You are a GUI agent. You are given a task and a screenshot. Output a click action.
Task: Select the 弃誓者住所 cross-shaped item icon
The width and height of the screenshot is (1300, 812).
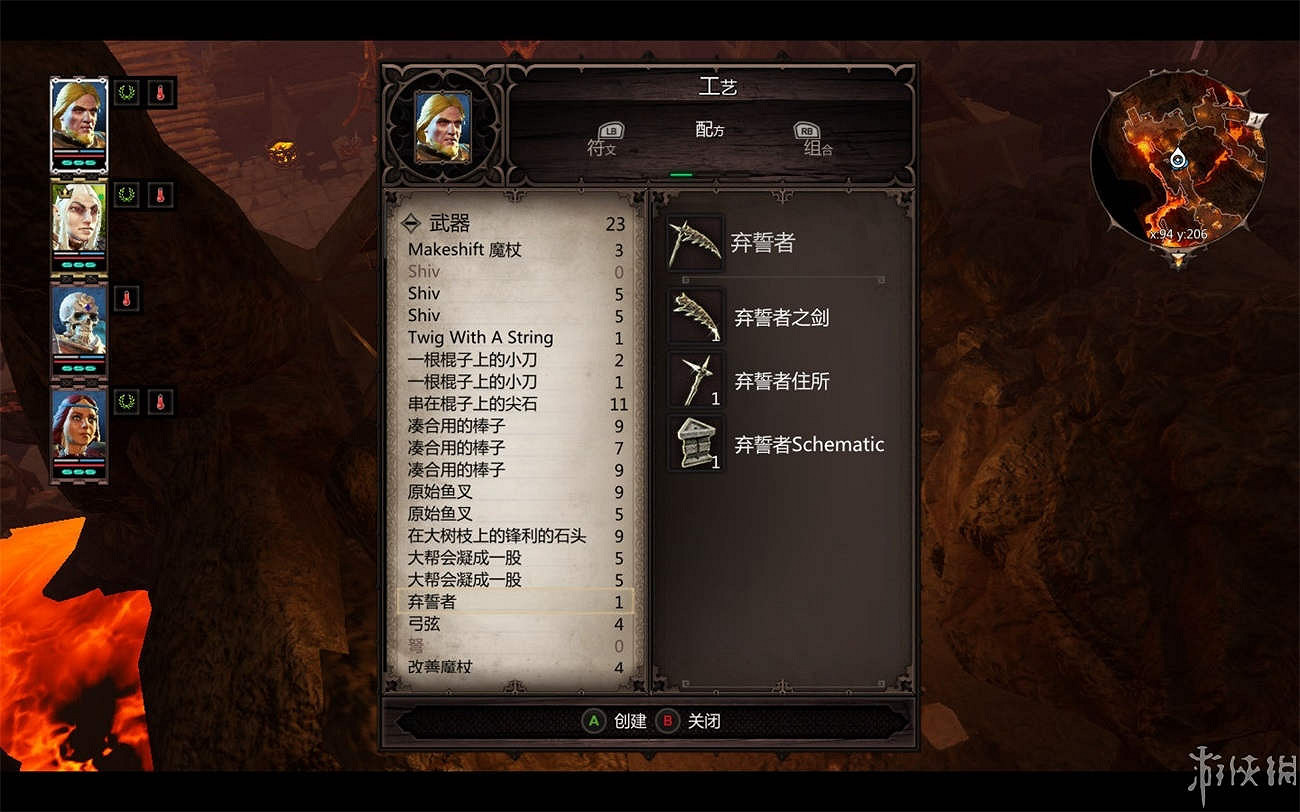click(696, 377)
